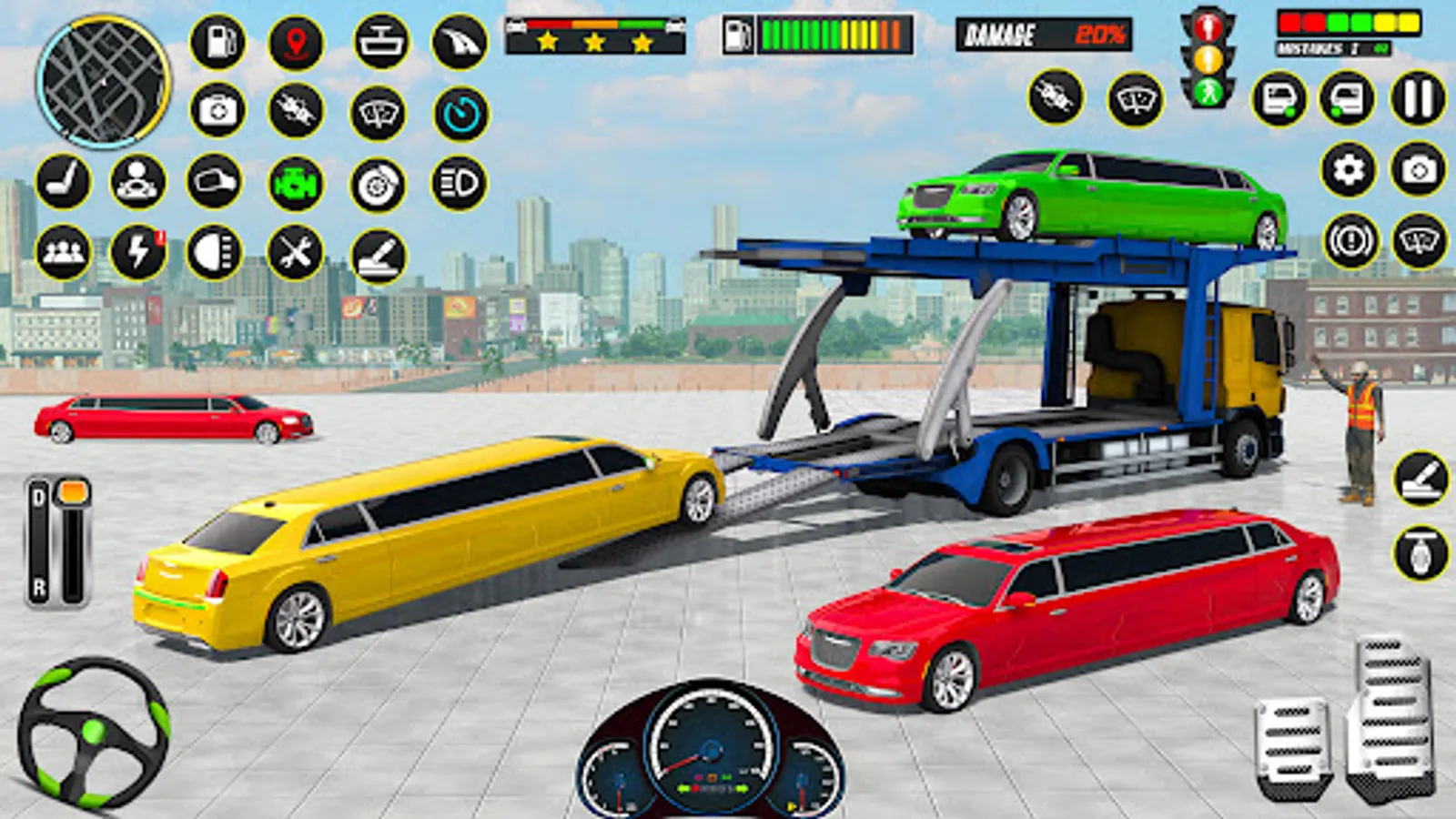Image resolution: width=1456 pixels, height=819 pixels.
Task: Open the wrench and screwdriver repair icon
Action: (296, 252)
